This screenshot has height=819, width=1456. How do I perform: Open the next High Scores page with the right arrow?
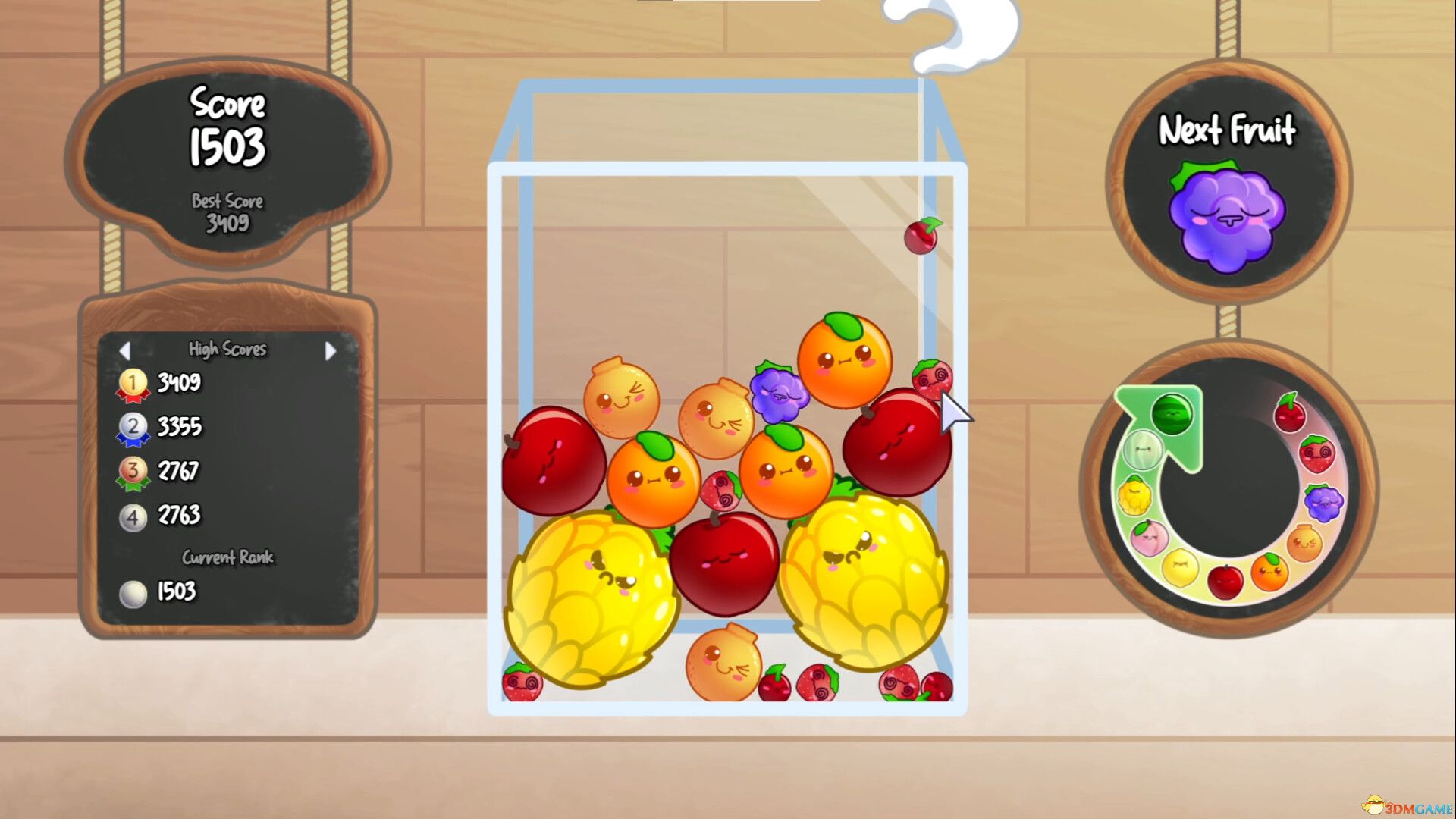tap(329, 350)
